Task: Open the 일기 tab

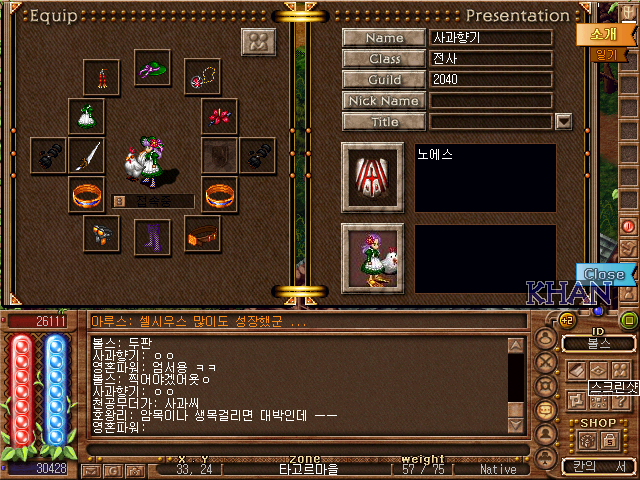Action: click(x=604, y=56)
